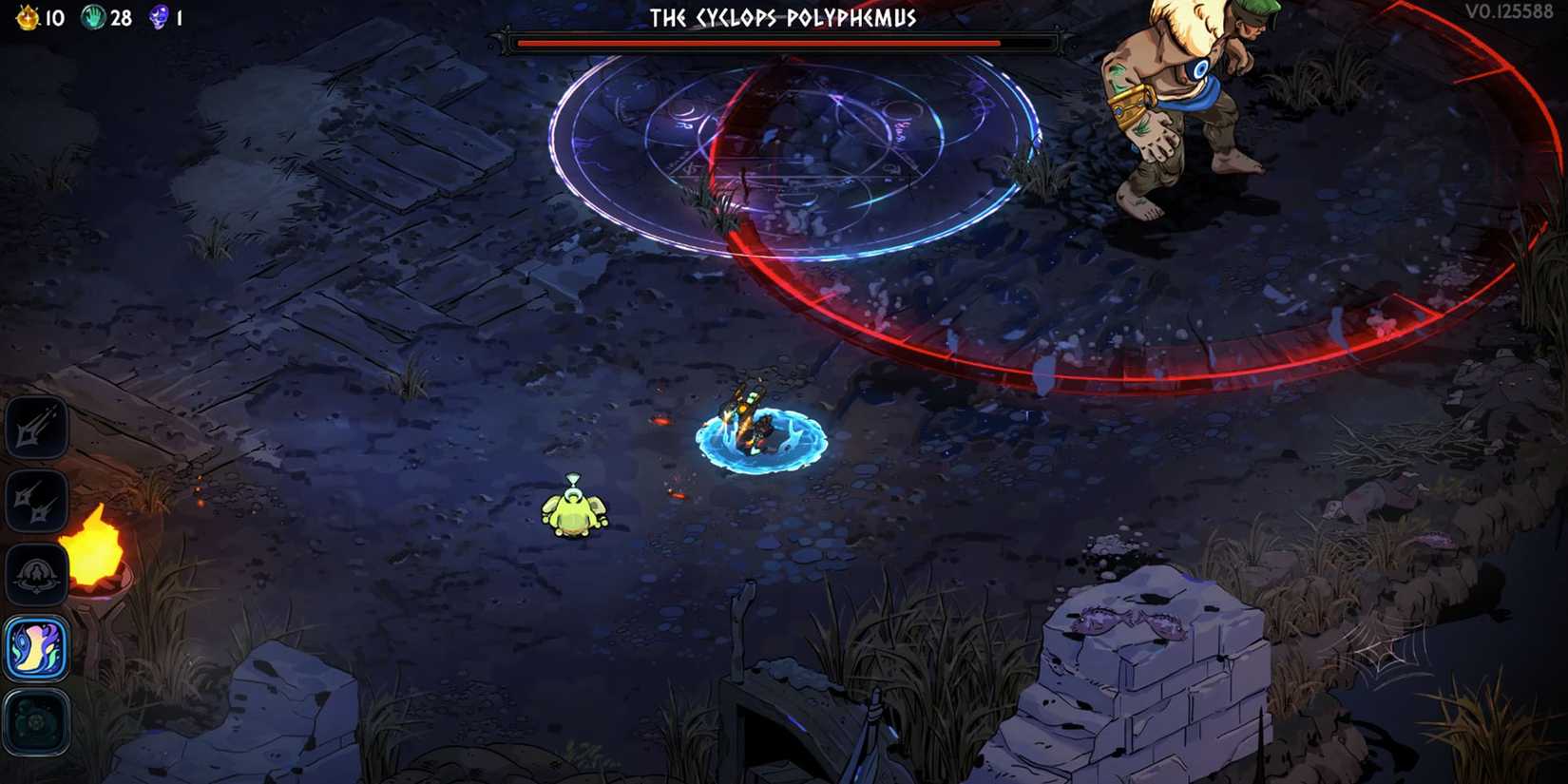Toggle the Attack icon selection
The height and width of the screenshot is (784, 1568).
(35, 425)
